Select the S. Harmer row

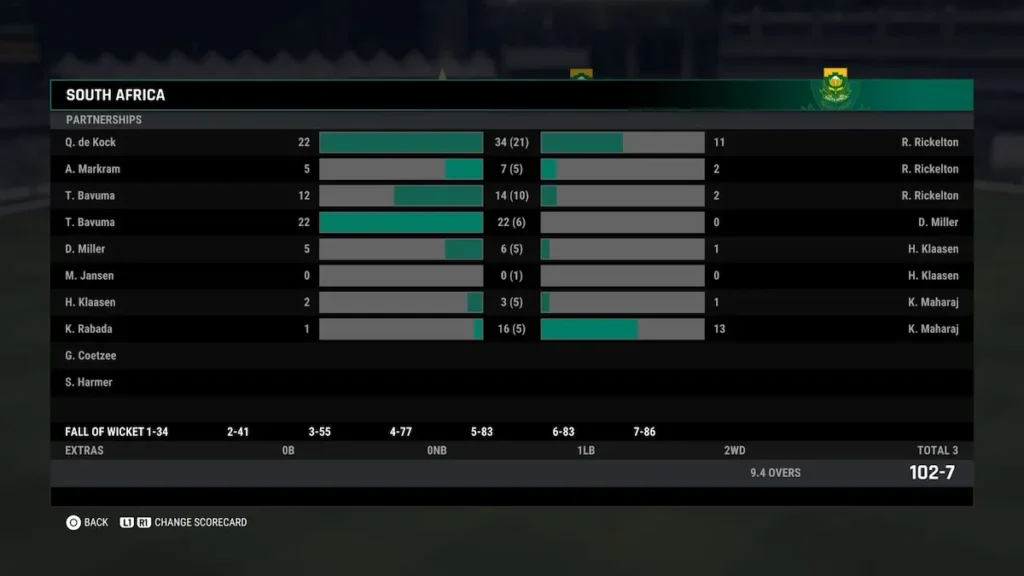[x=89, y=382]
